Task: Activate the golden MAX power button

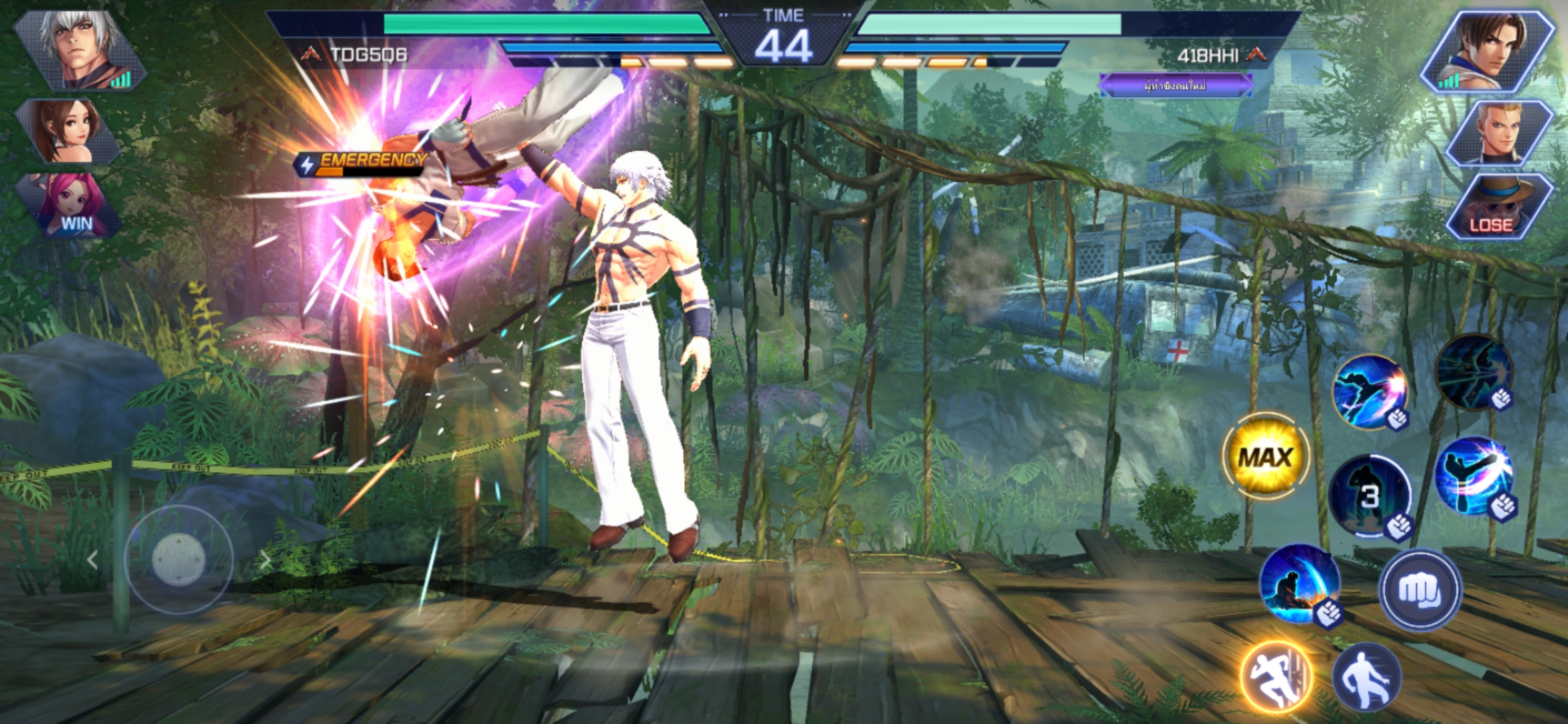Action: [1265, 457]
